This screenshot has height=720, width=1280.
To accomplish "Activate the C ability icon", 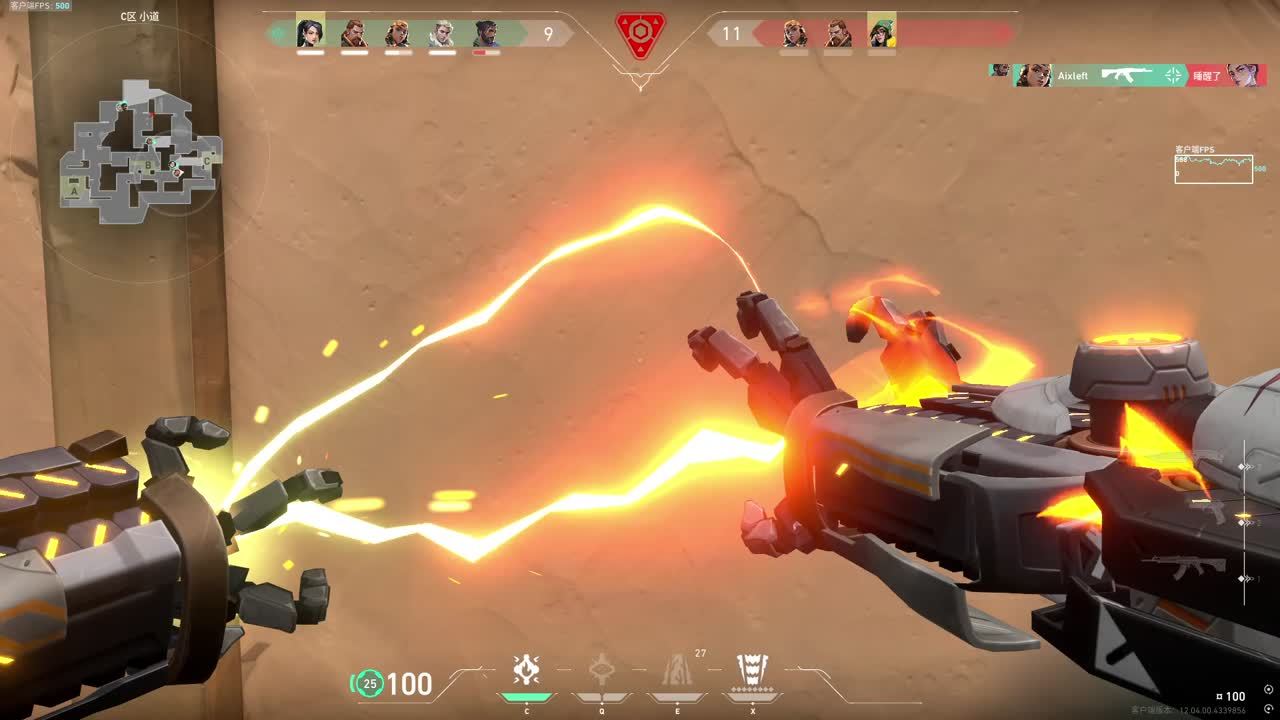I will pyautogui.click(x=526, y=670).
